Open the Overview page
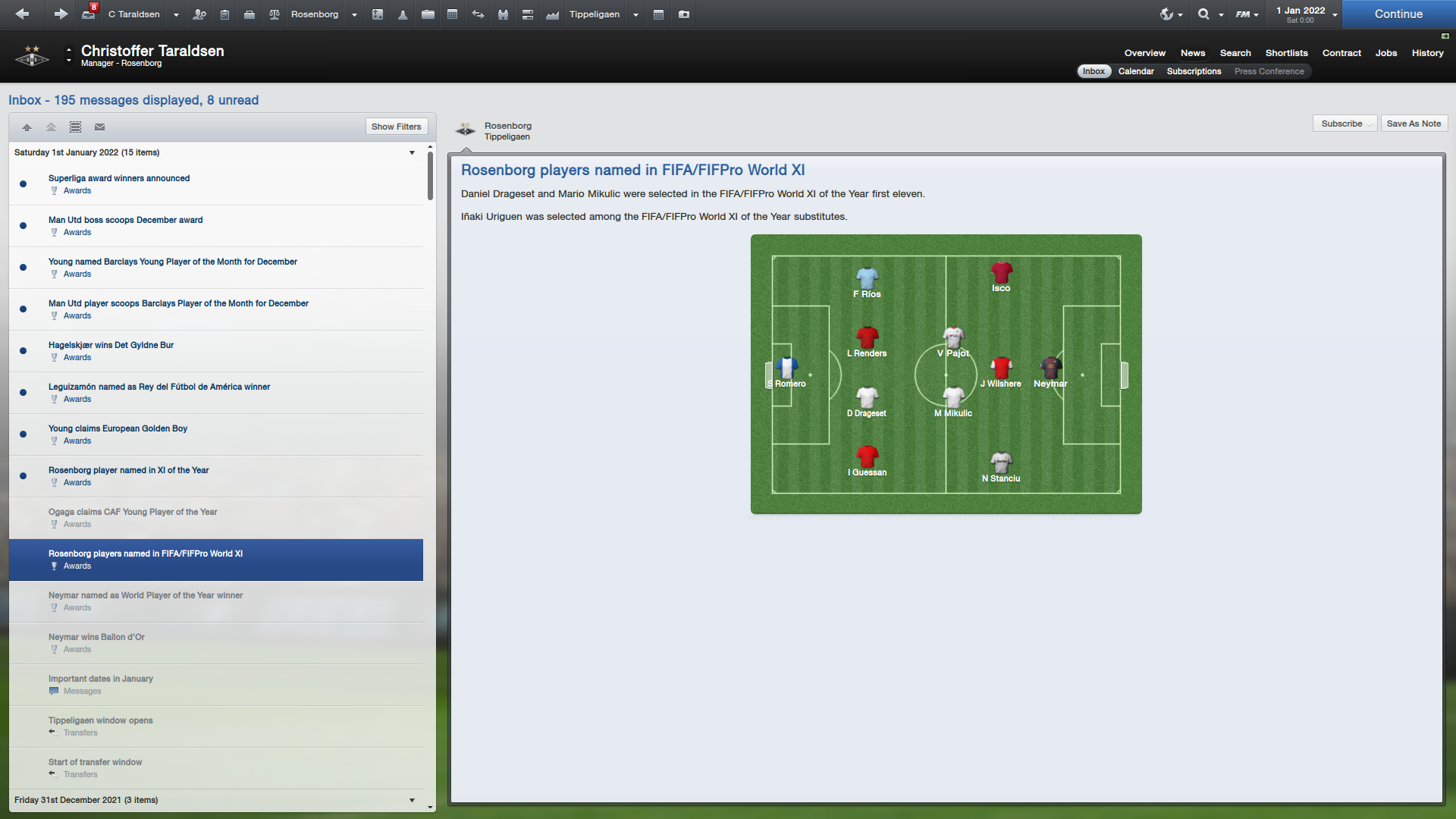This screenshot has width=1456, height=819. coord(1144,53)
